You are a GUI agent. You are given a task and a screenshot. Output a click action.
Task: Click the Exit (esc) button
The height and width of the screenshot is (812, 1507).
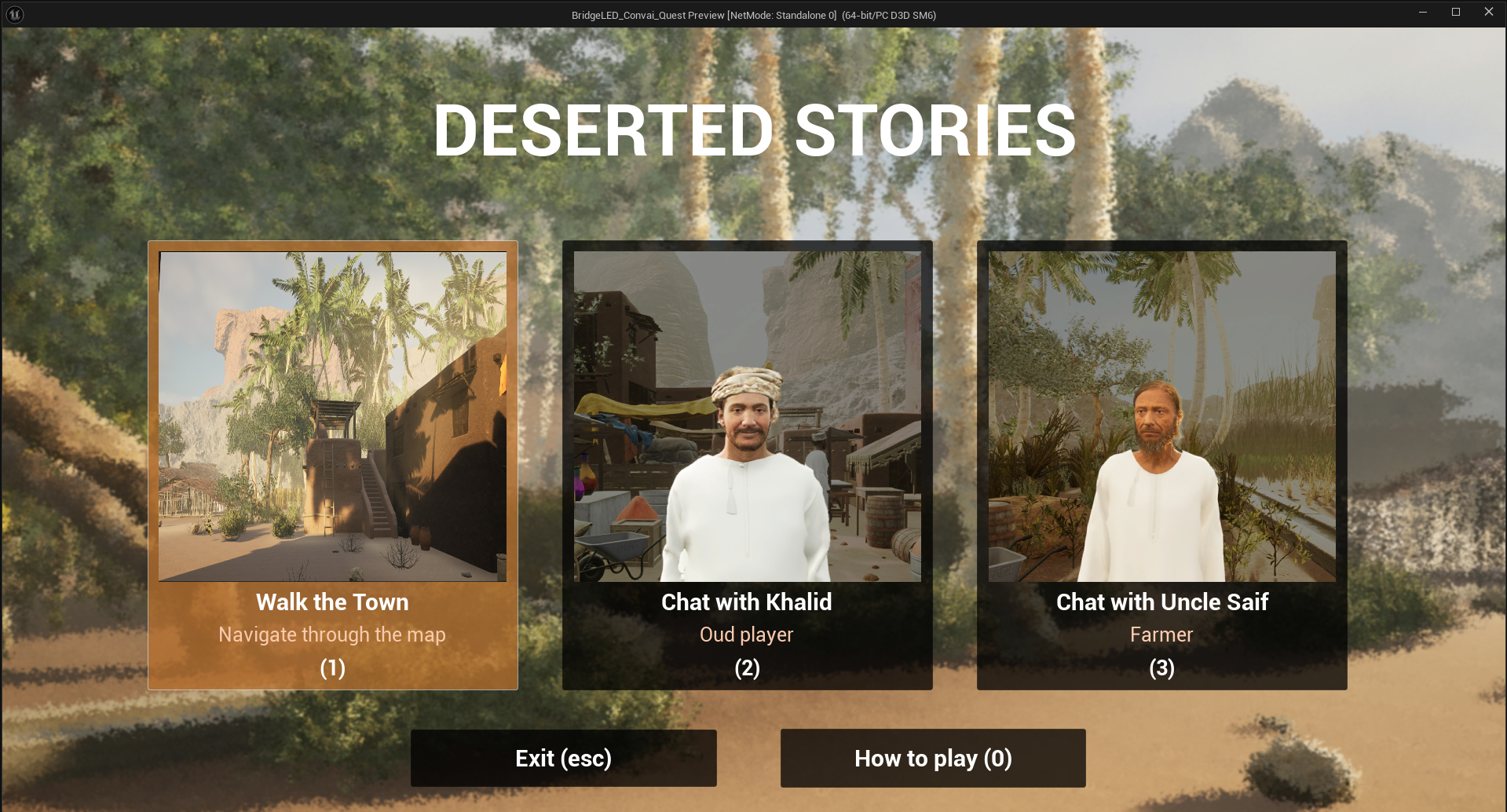click(x=563, y=758)
